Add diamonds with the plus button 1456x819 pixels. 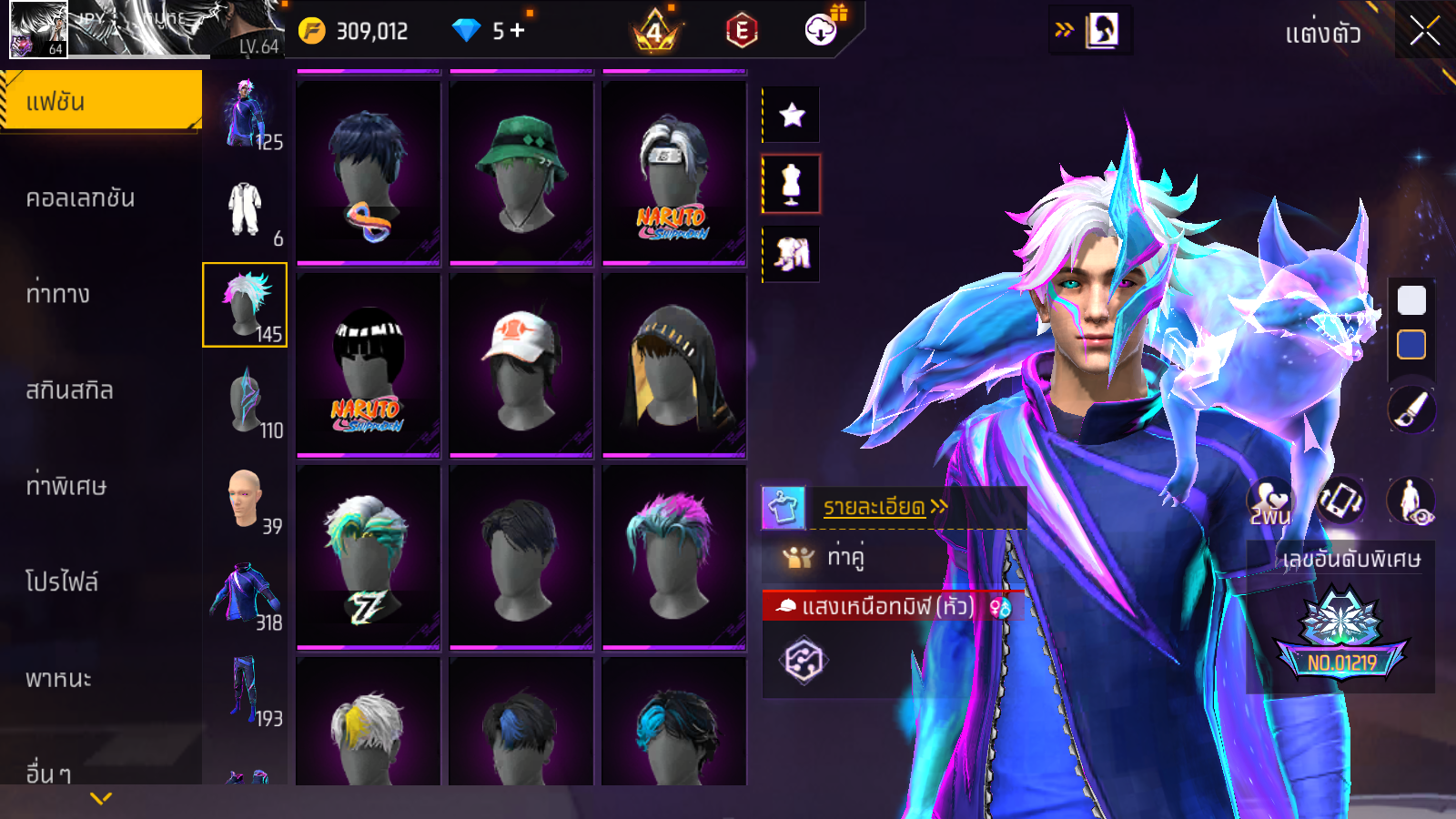coord(518,31)
